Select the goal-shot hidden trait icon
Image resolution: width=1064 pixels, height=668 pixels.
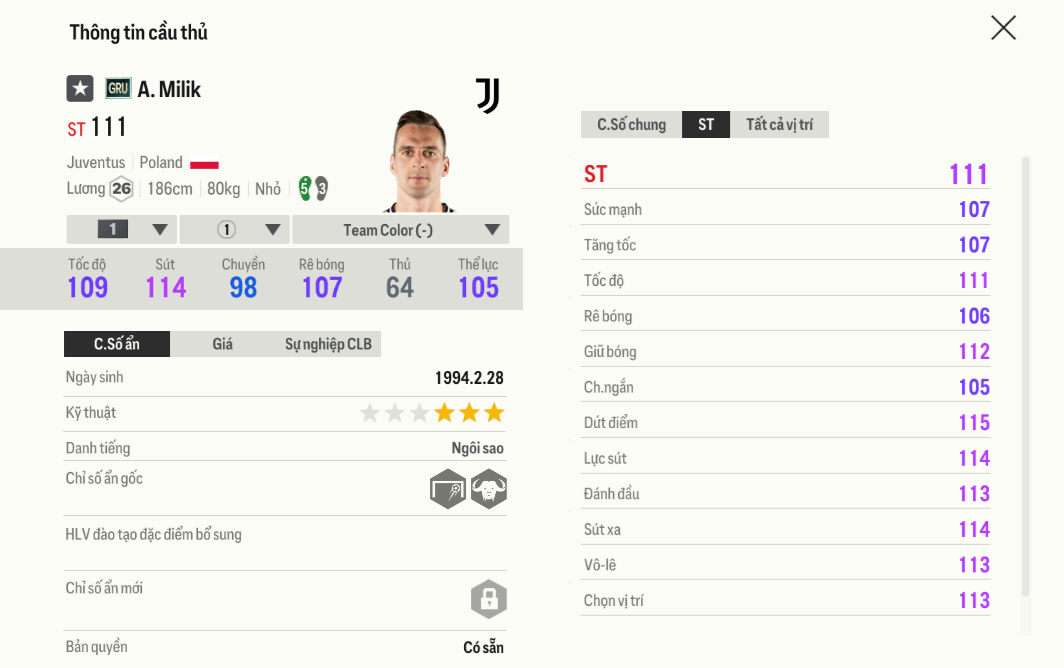[448, 490]
